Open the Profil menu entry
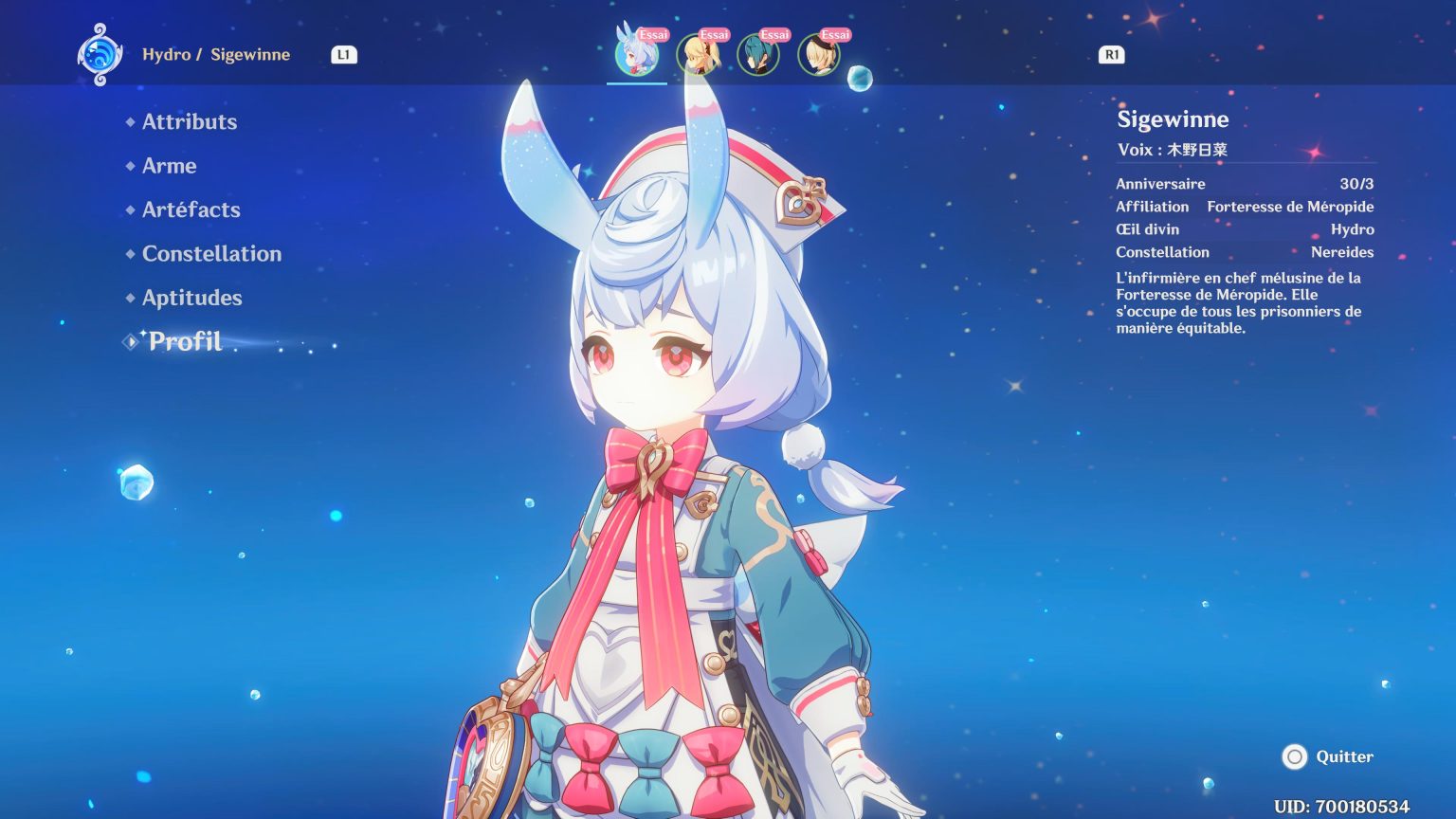 click(x=184, y=340)
